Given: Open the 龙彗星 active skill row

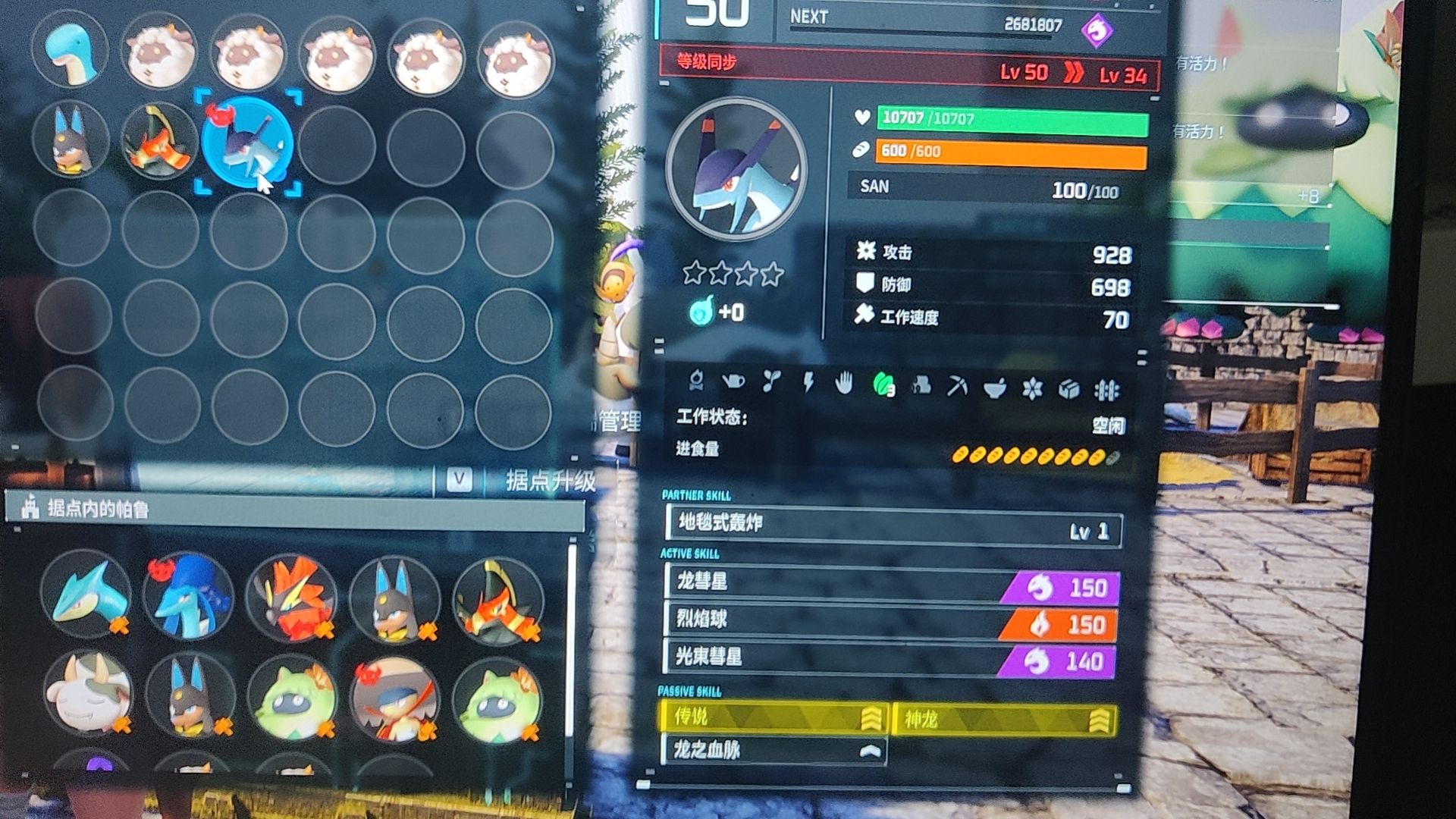Looking at the screenshot, I should (x=892, y=585).
